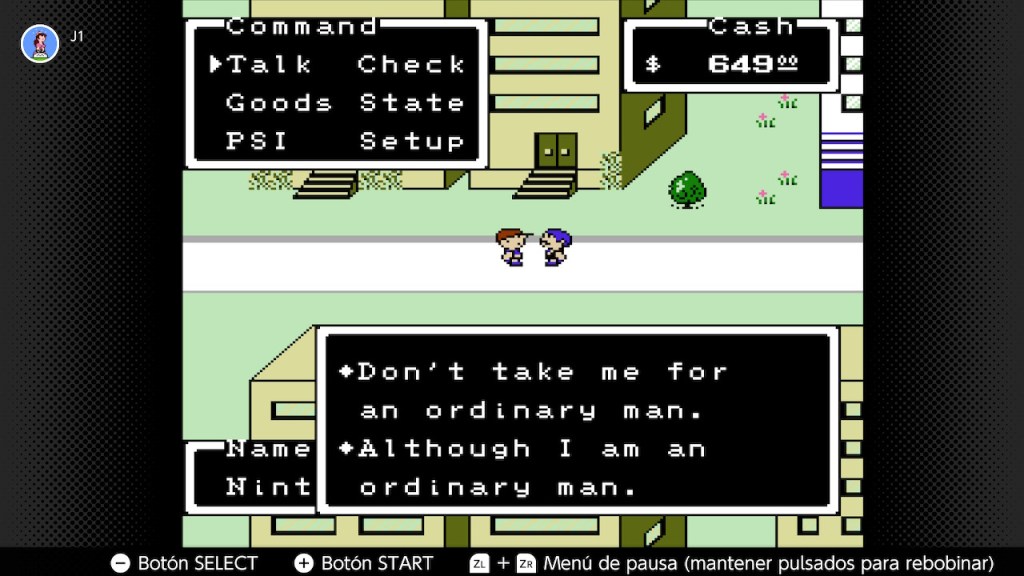Open the State screen
1024x576 pixels.
[x=411, y=103]
